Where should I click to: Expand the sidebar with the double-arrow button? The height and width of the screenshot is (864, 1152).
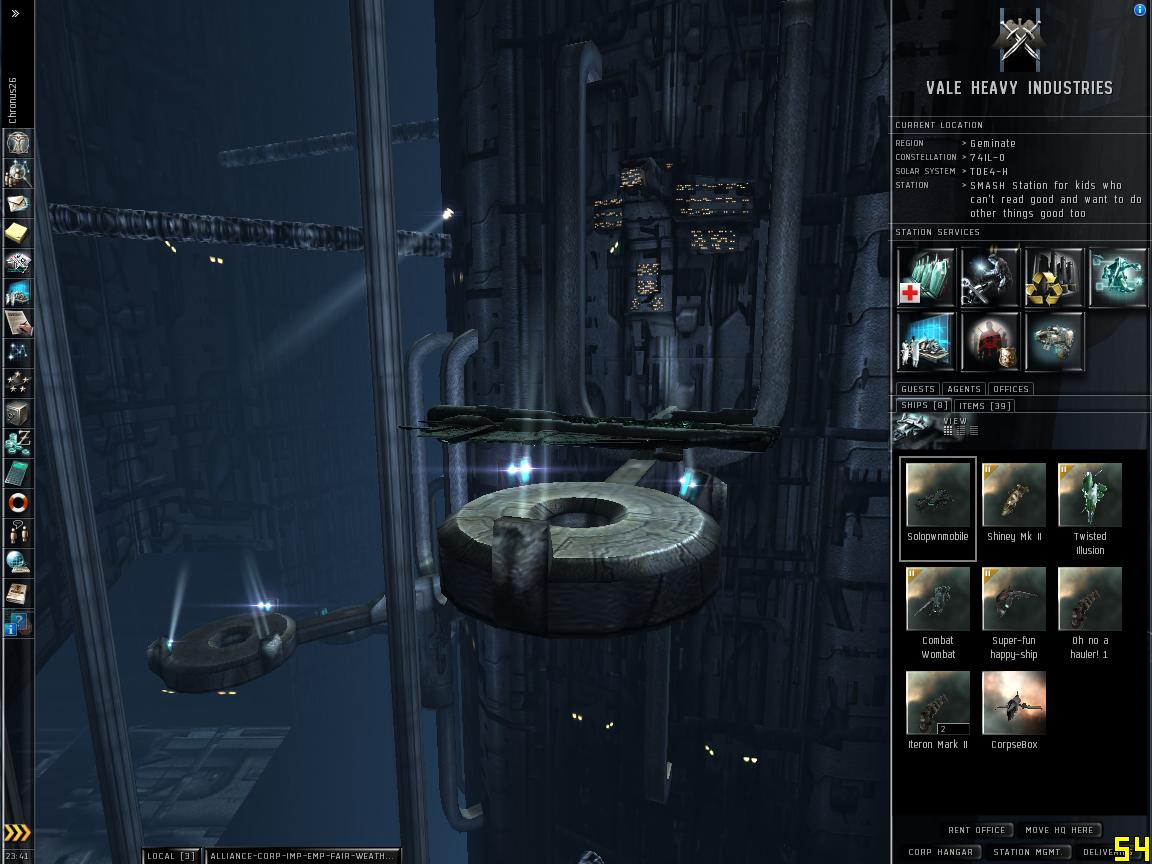point(15,14)
